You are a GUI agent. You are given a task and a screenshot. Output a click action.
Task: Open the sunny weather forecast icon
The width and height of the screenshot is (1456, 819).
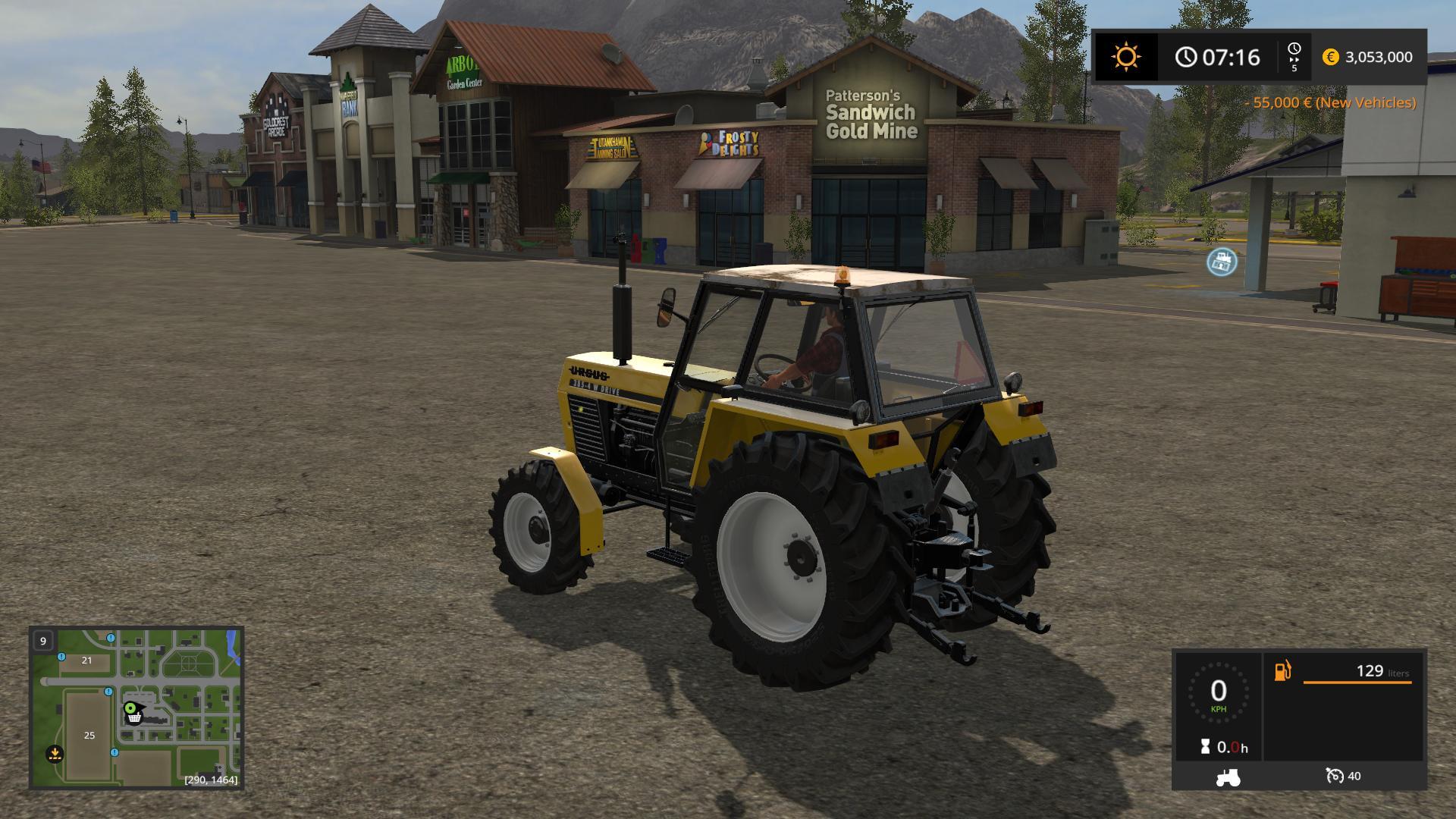click(x=1125, y=57)
